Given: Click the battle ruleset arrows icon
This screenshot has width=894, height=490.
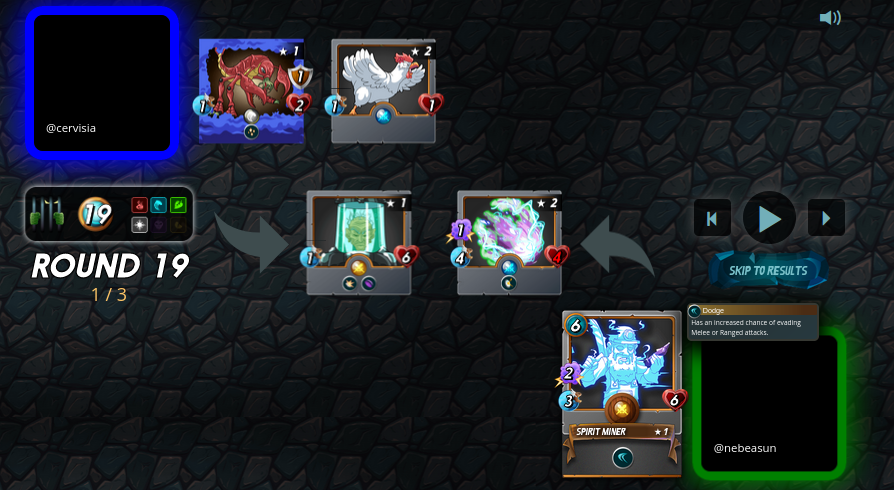Looking at the screenshot, I should [x=48, y=214].
